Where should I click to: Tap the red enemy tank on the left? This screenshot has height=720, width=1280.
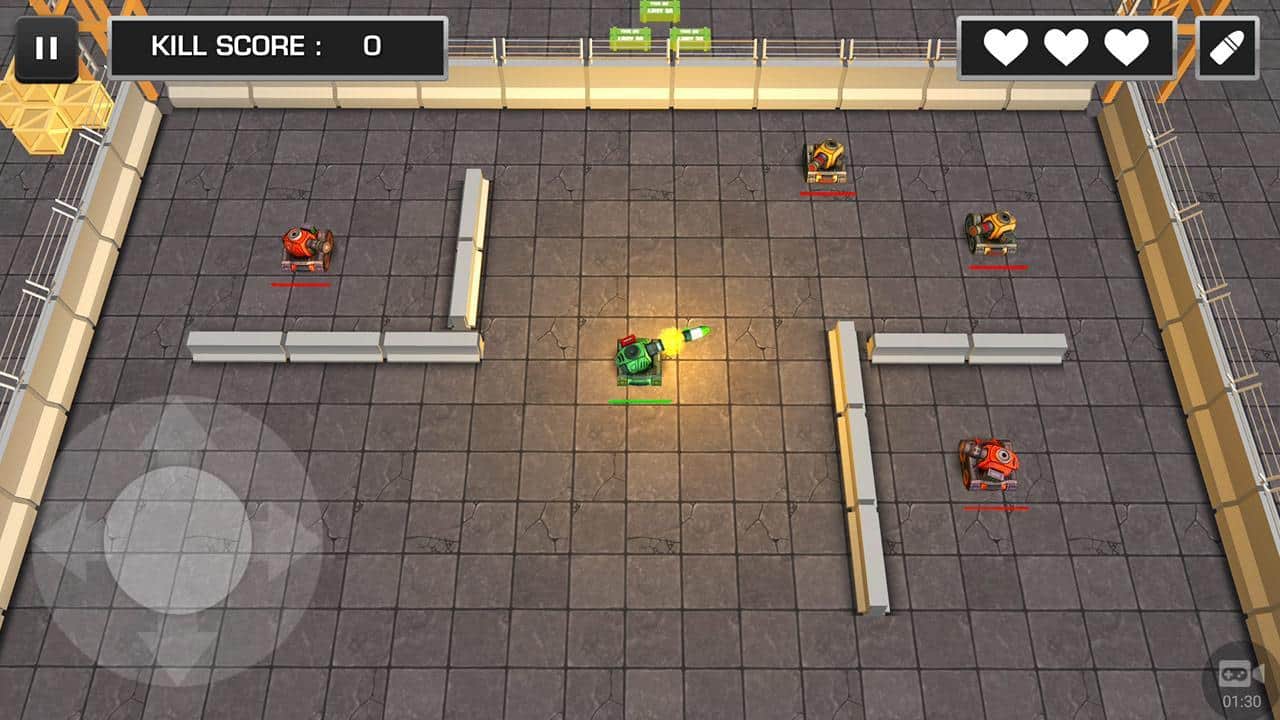click(x=306, y=247)
